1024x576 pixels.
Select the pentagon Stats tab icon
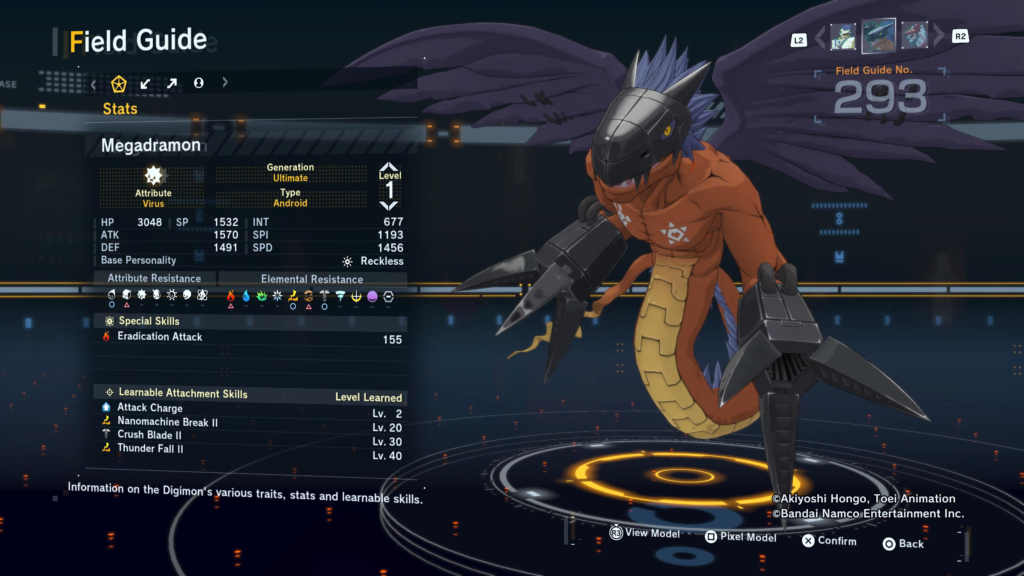coord(119,83)
